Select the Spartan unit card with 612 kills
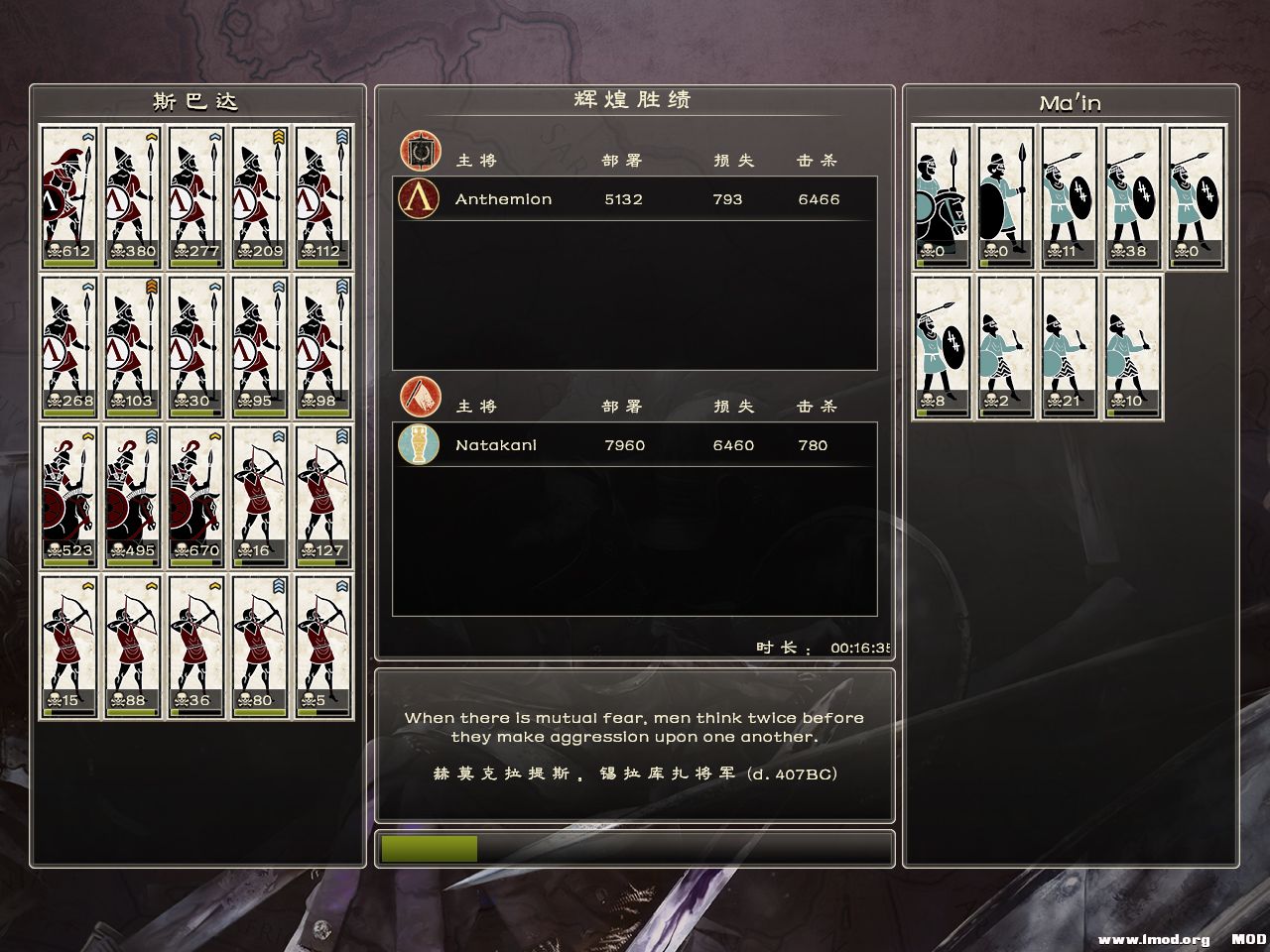1270x952 pixels. 69,196
